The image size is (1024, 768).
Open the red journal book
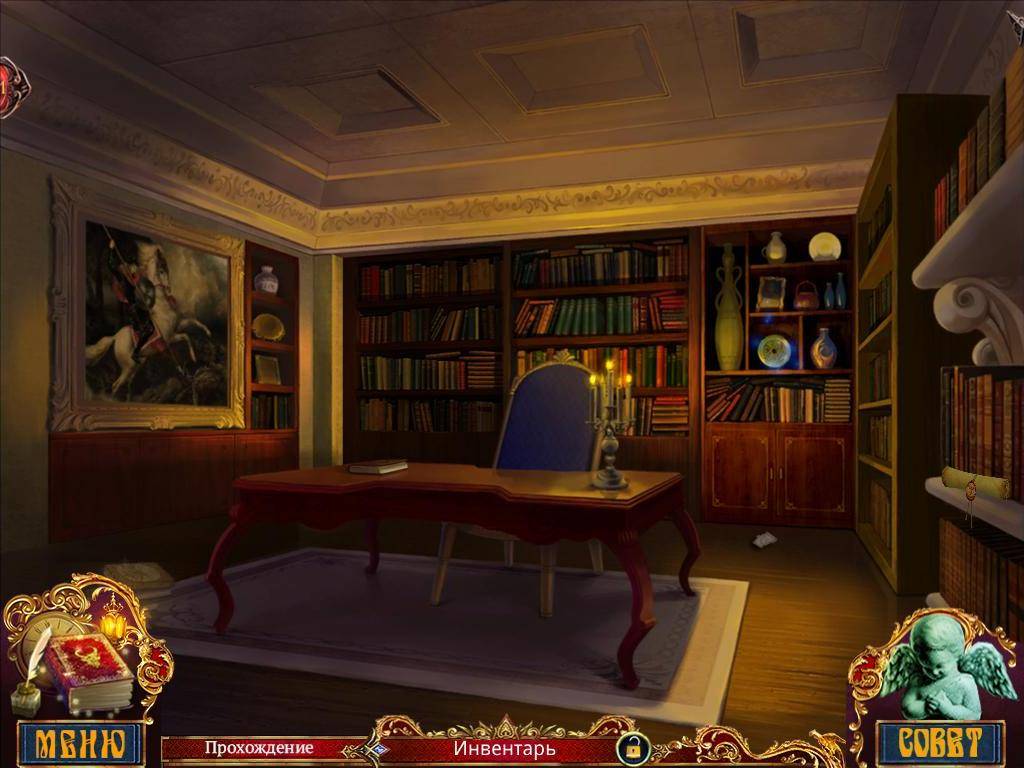(x=89, y=670)
